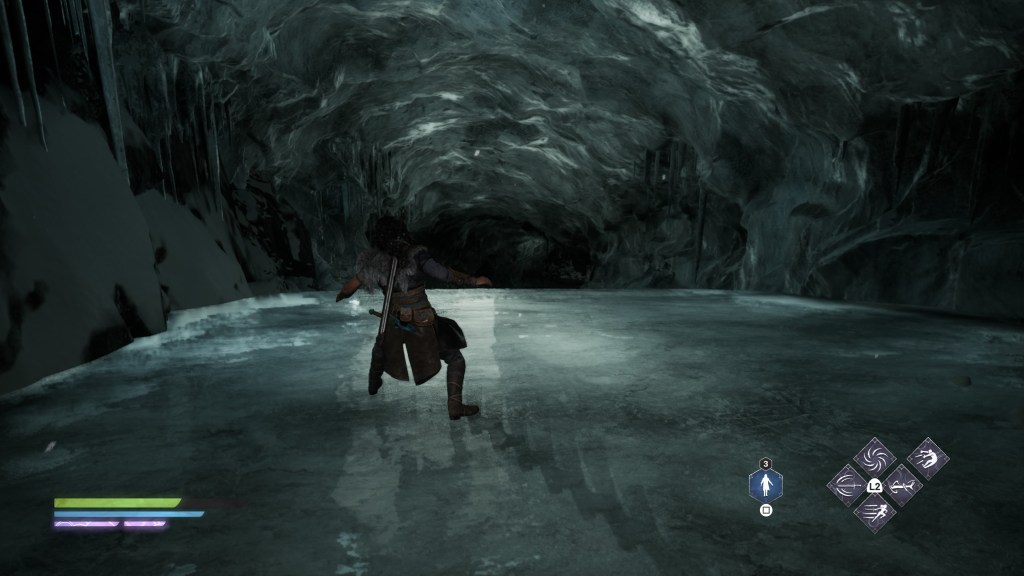Use the sprinting figure dash ability

pyautogui.click(x=873, y=511)
